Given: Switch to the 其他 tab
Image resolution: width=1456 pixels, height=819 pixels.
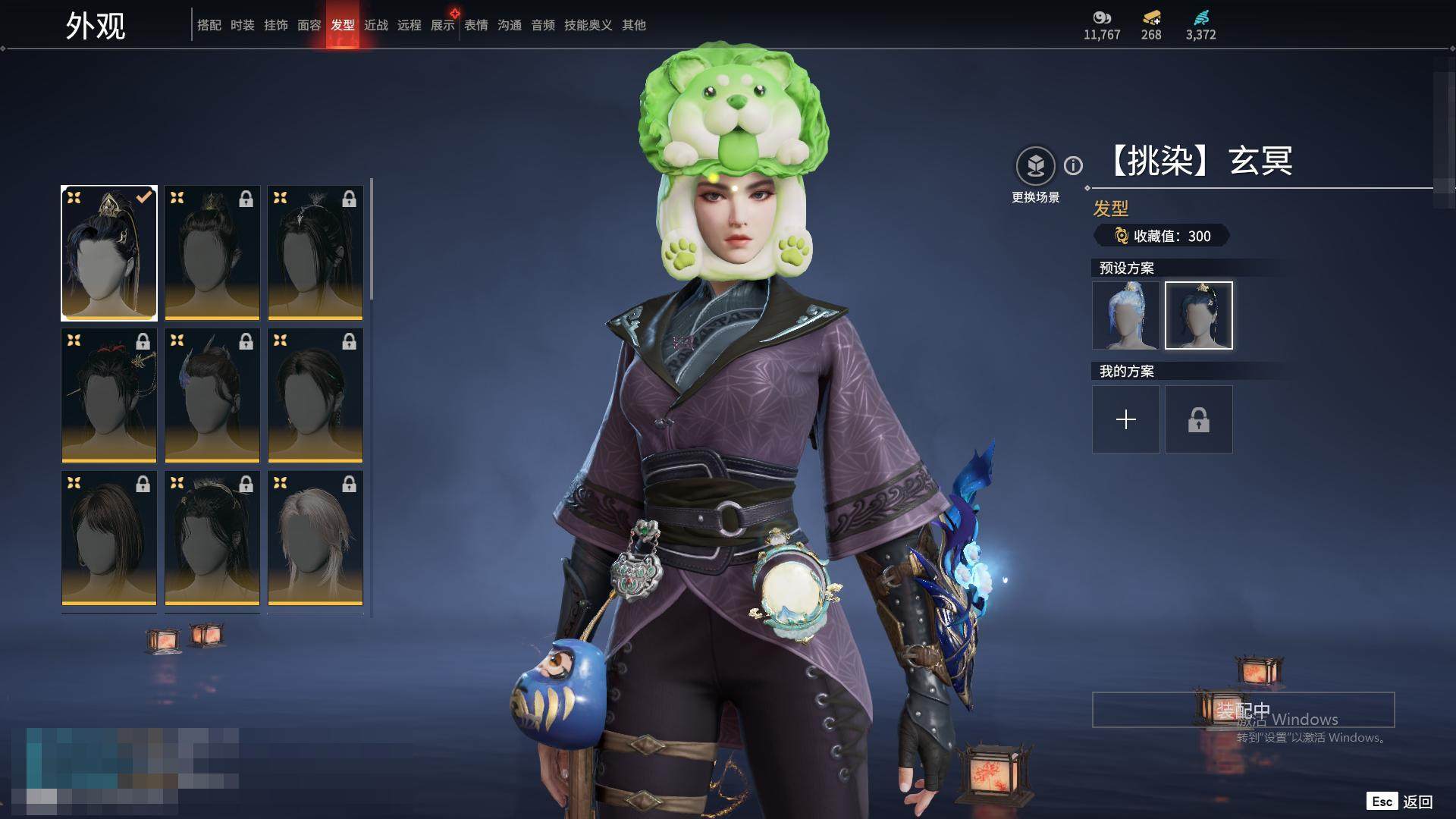Looking at the screenshot, I should click(634, 25).
